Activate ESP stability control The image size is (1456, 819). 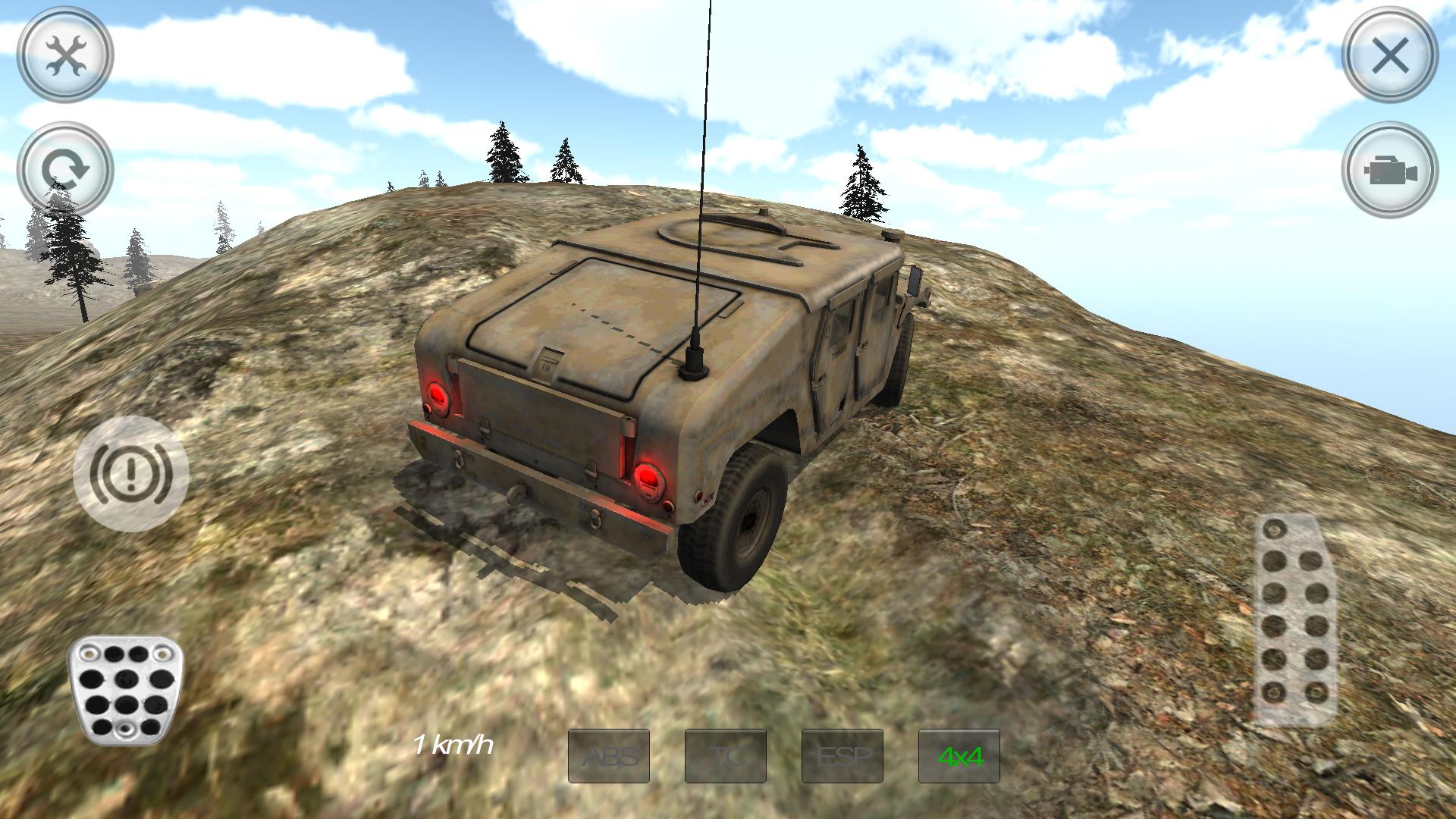click(842, 755)
